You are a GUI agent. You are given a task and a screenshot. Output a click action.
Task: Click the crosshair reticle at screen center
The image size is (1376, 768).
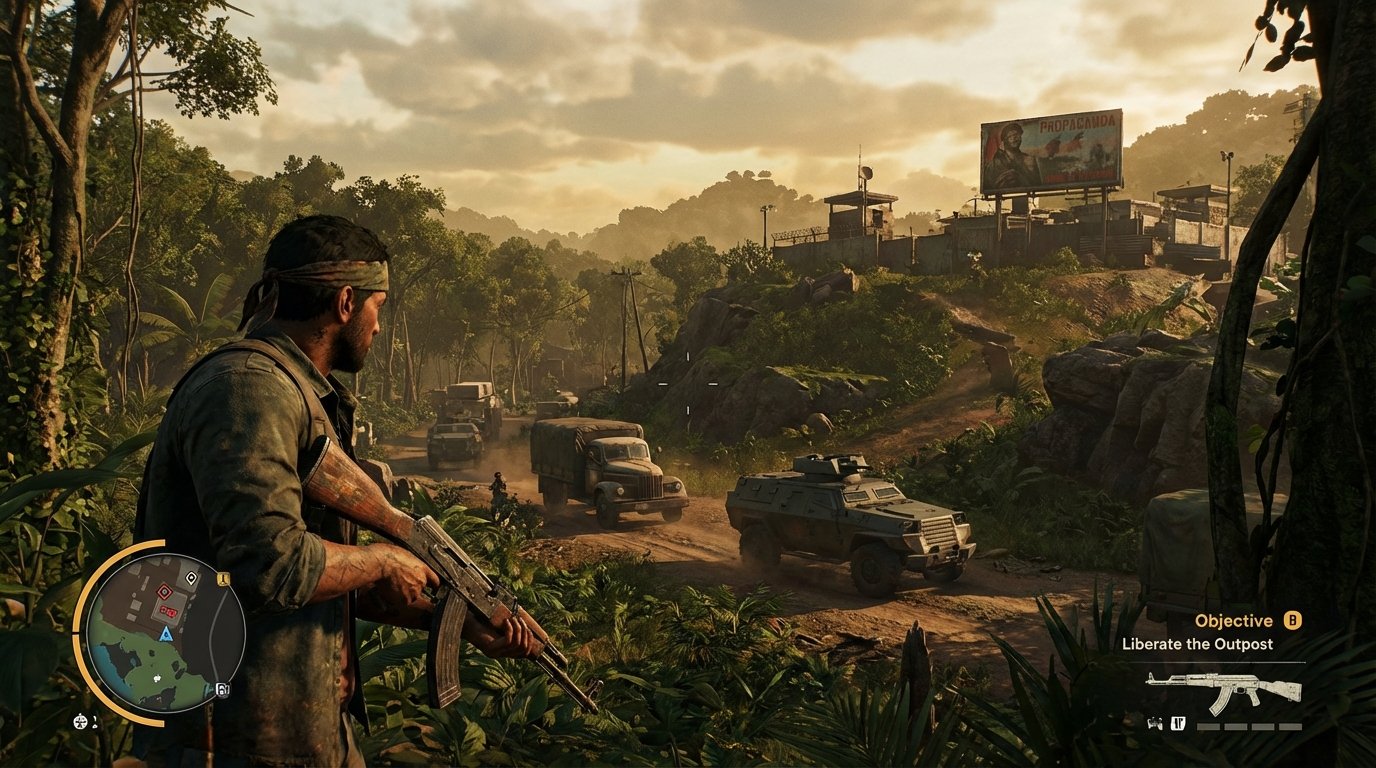pos(688,384)
